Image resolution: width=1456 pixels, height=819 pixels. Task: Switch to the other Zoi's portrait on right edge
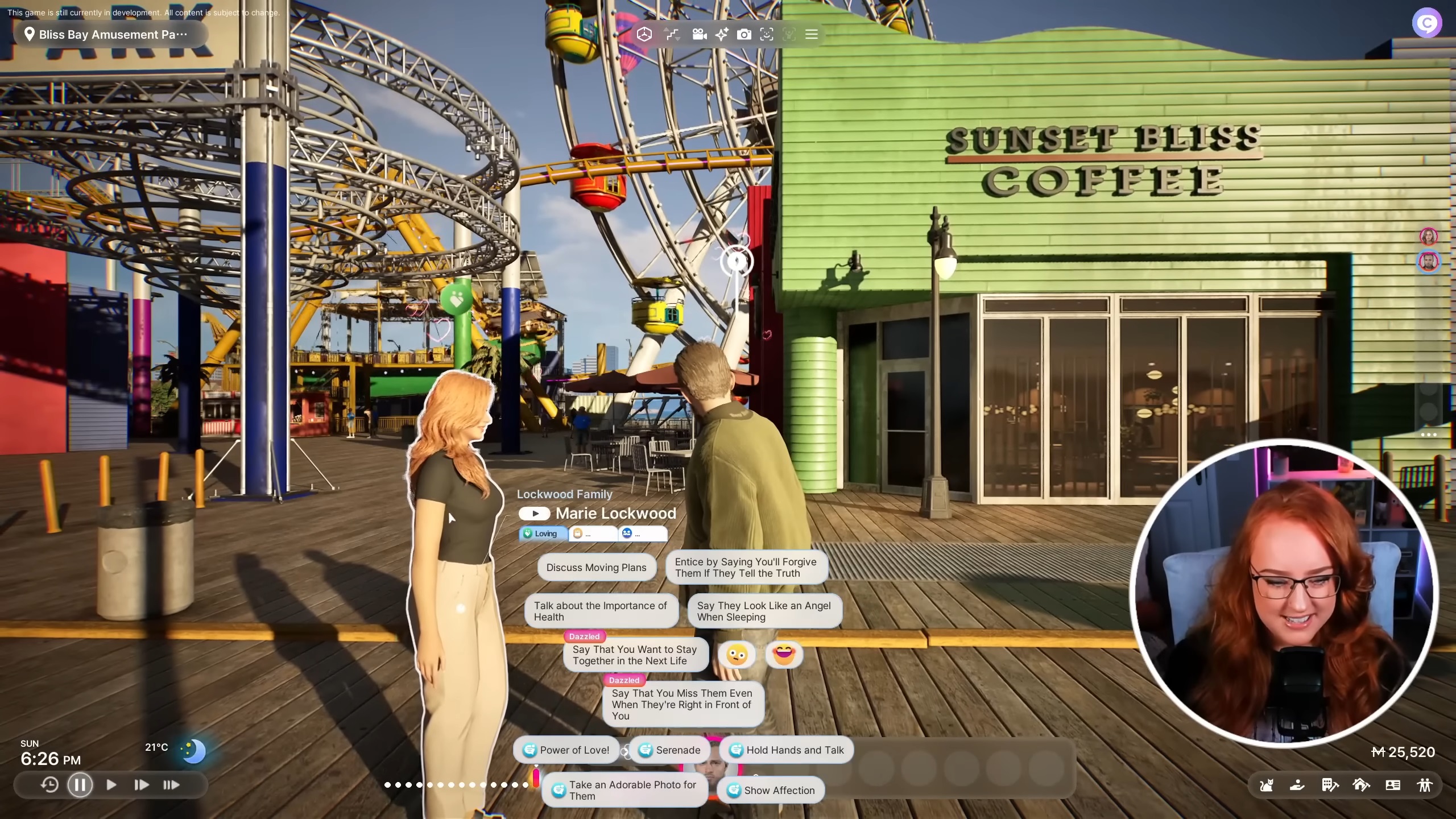tap(1429, 262)
